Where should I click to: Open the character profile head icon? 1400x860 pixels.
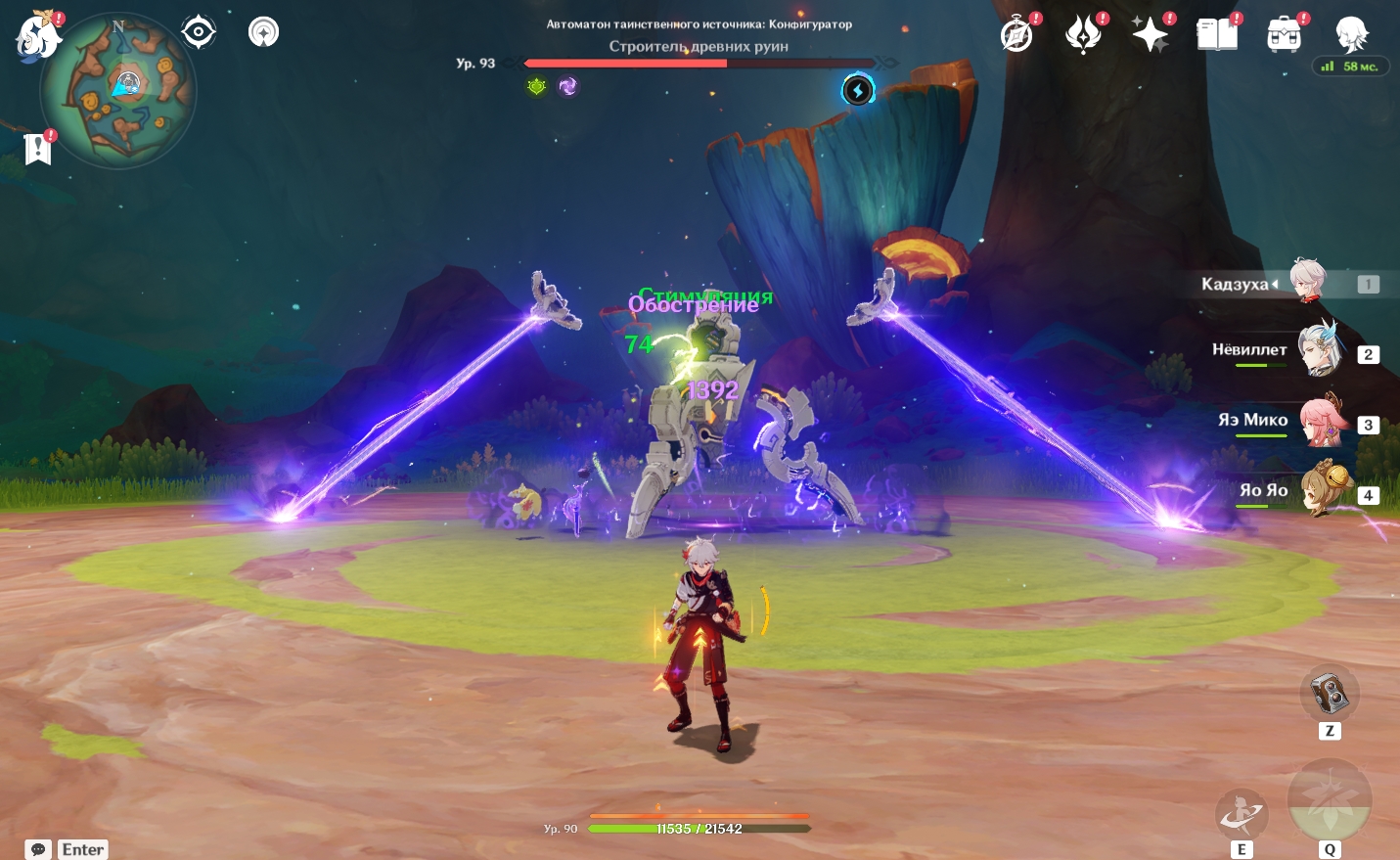pos(1352,35)
